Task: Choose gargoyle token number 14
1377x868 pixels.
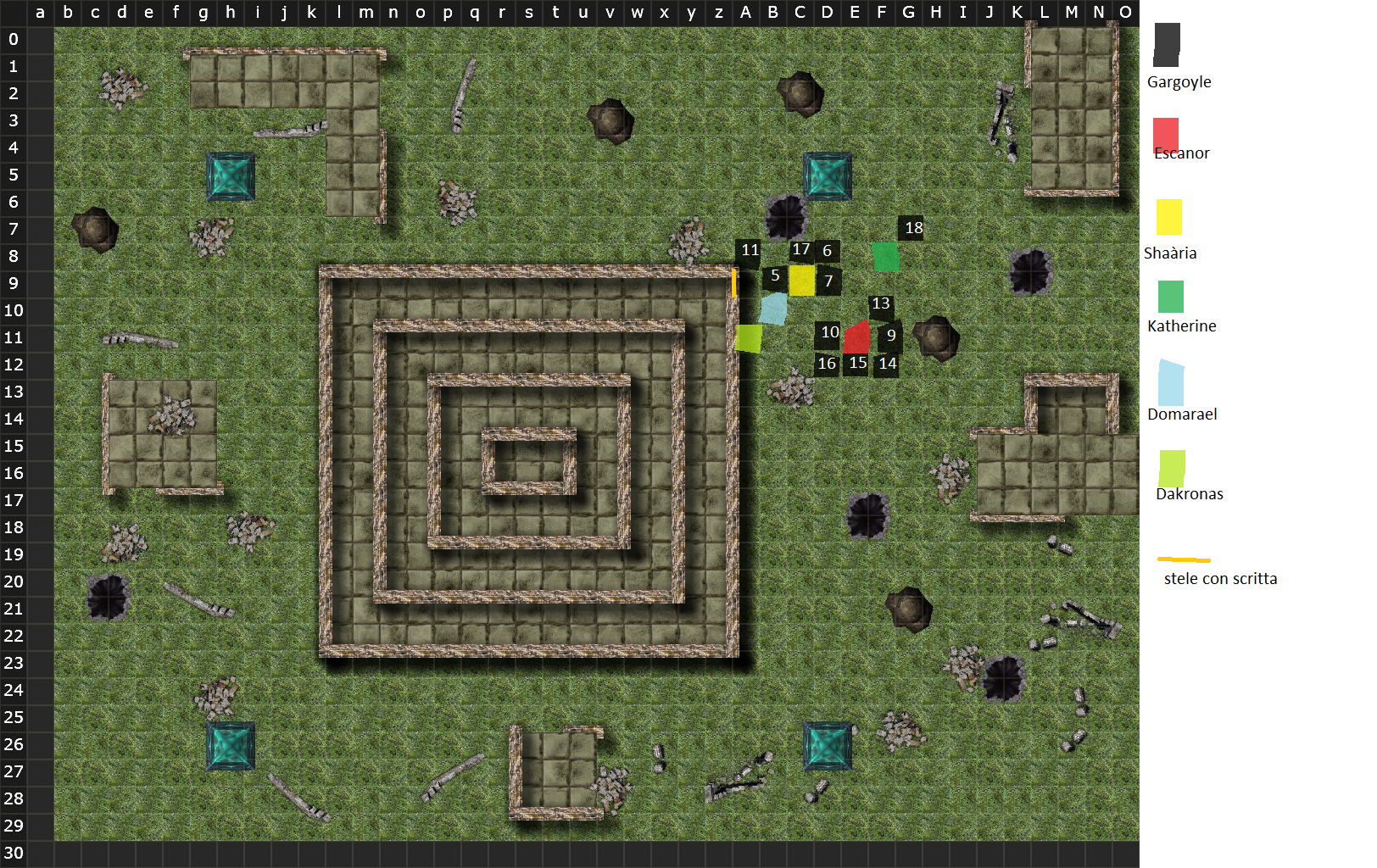Action: 887,364
